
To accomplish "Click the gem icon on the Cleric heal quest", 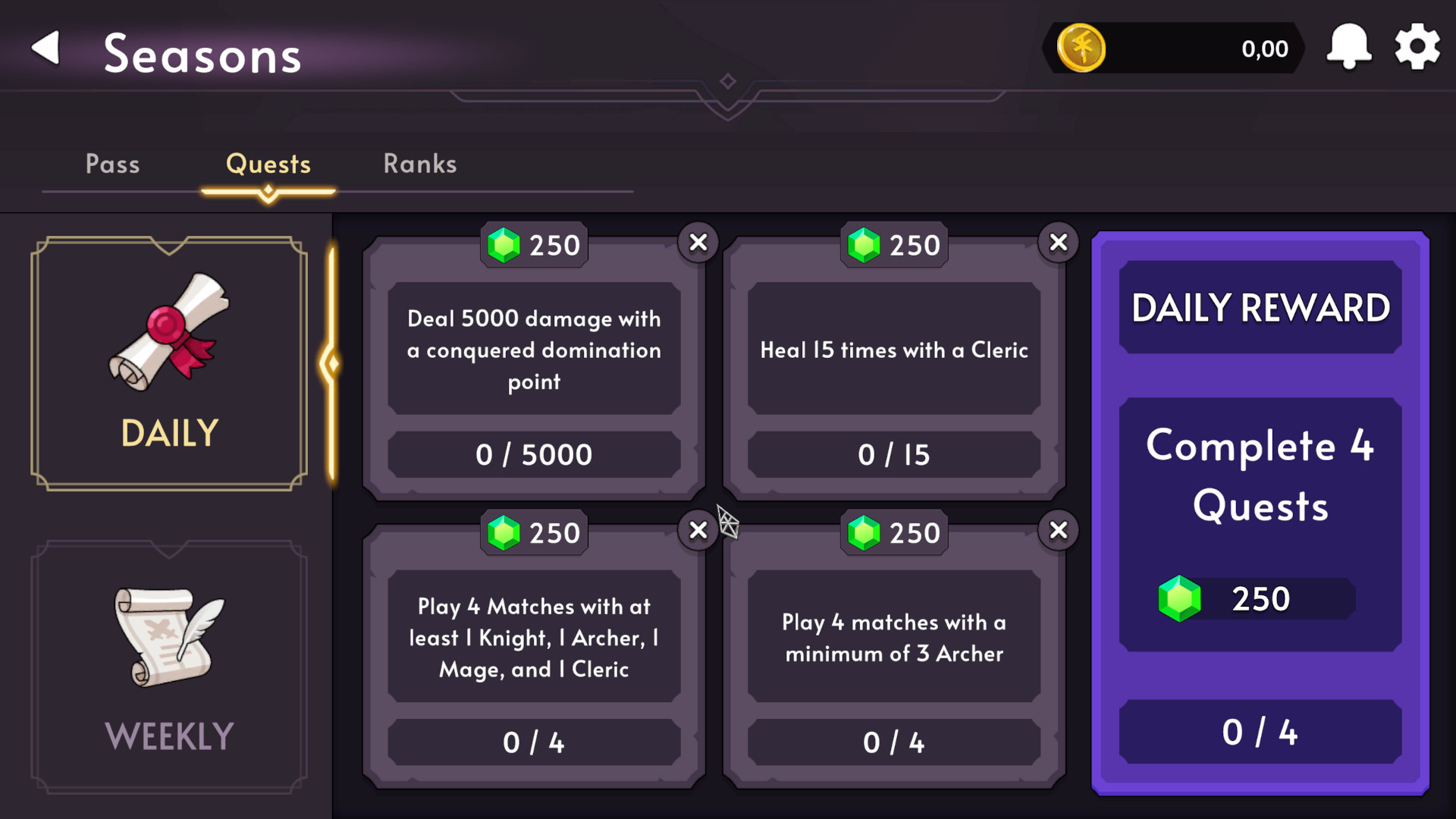I will coord(861,245).
